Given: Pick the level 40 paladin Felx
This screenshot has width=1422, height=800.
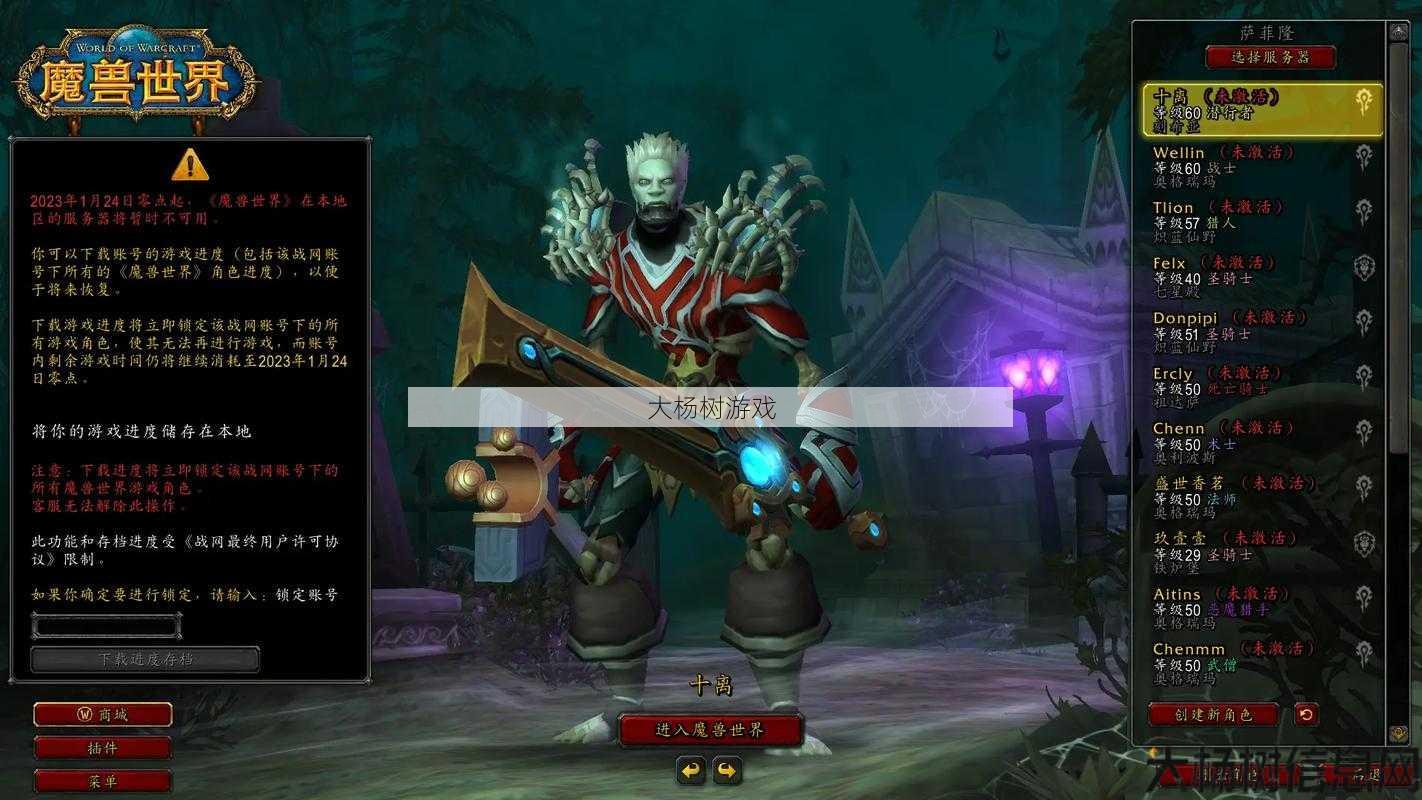Looking at the screenshot, I should (x=1262, y=277).
